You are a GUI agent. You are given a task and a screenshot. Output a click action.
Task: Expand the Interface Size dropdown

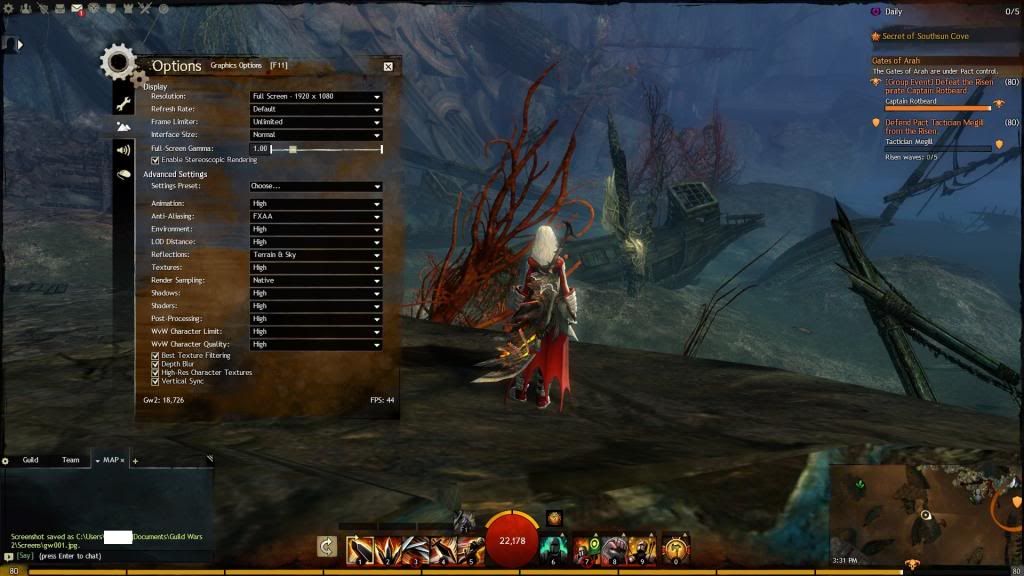click(316, 135)
